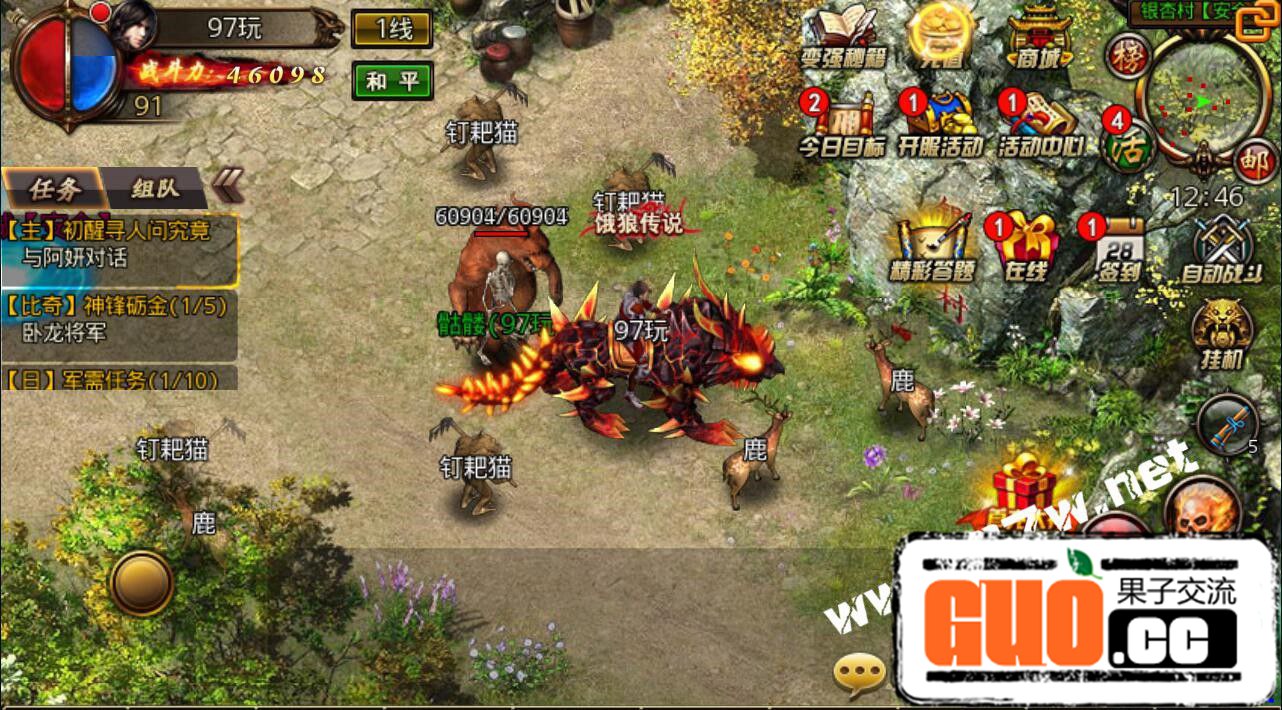The height and width of the screenshot is (710, 1282).
Task: Open the 精彩答题 quiz event
Action: point(932,246)
